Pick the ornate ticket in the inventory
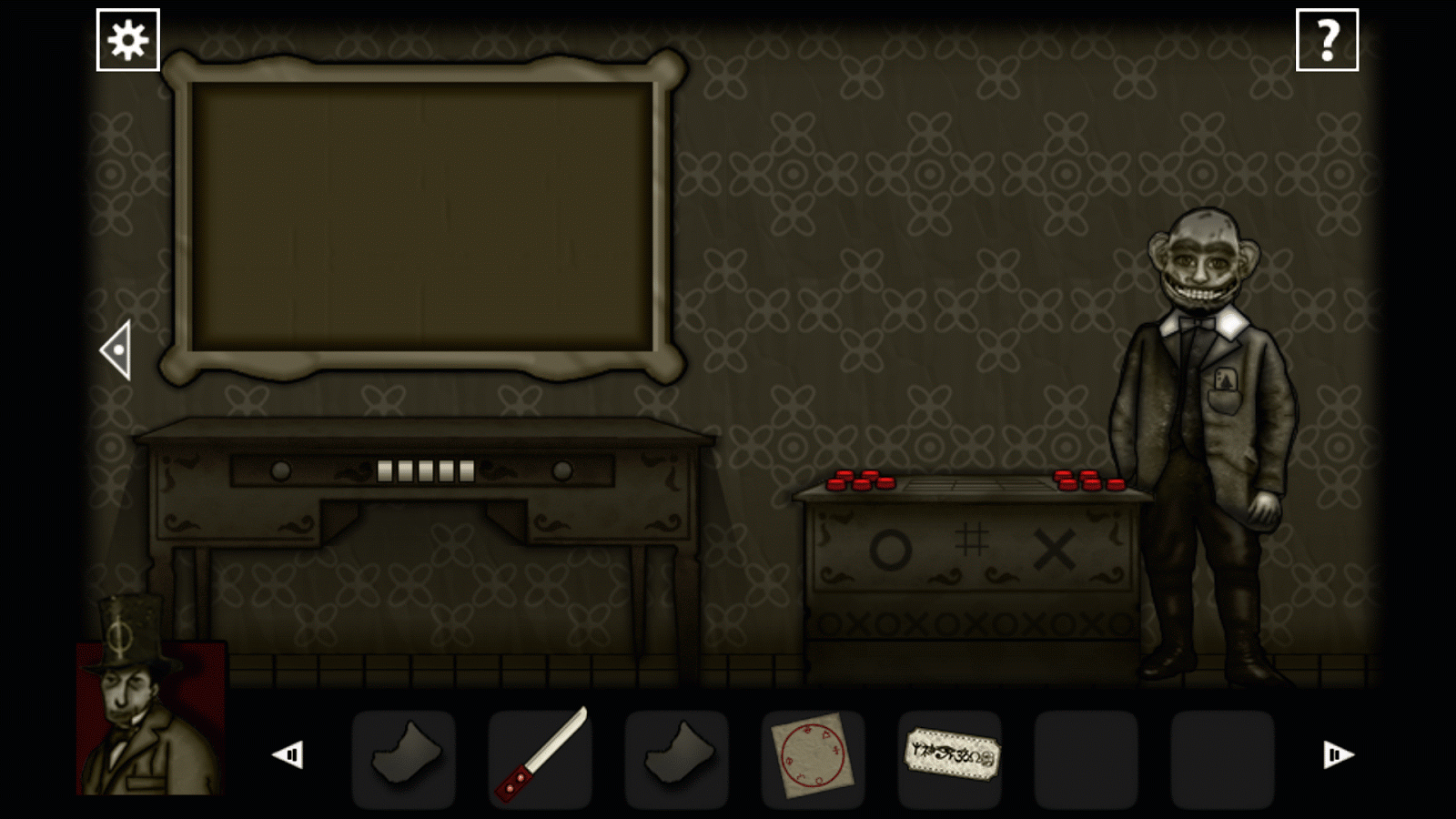This screenshot has width=1456, height=819. (x=950, y=757)
